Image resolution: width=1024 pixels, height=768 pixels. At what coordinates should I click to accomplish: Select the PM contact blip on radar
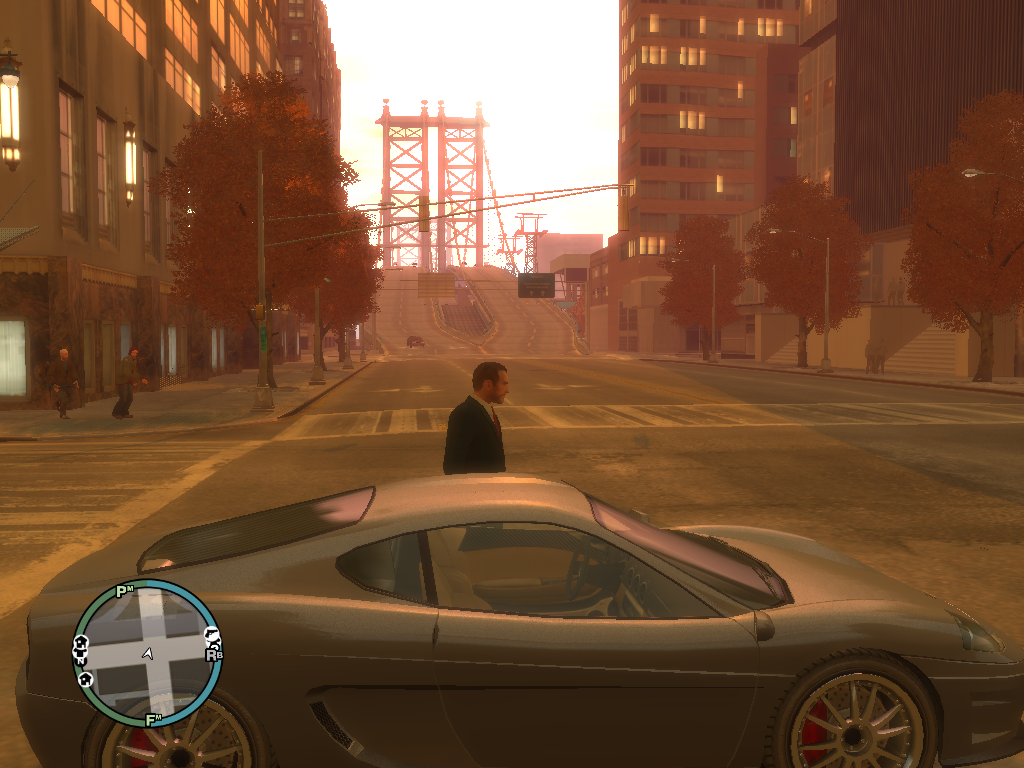(x=124, y=591)
